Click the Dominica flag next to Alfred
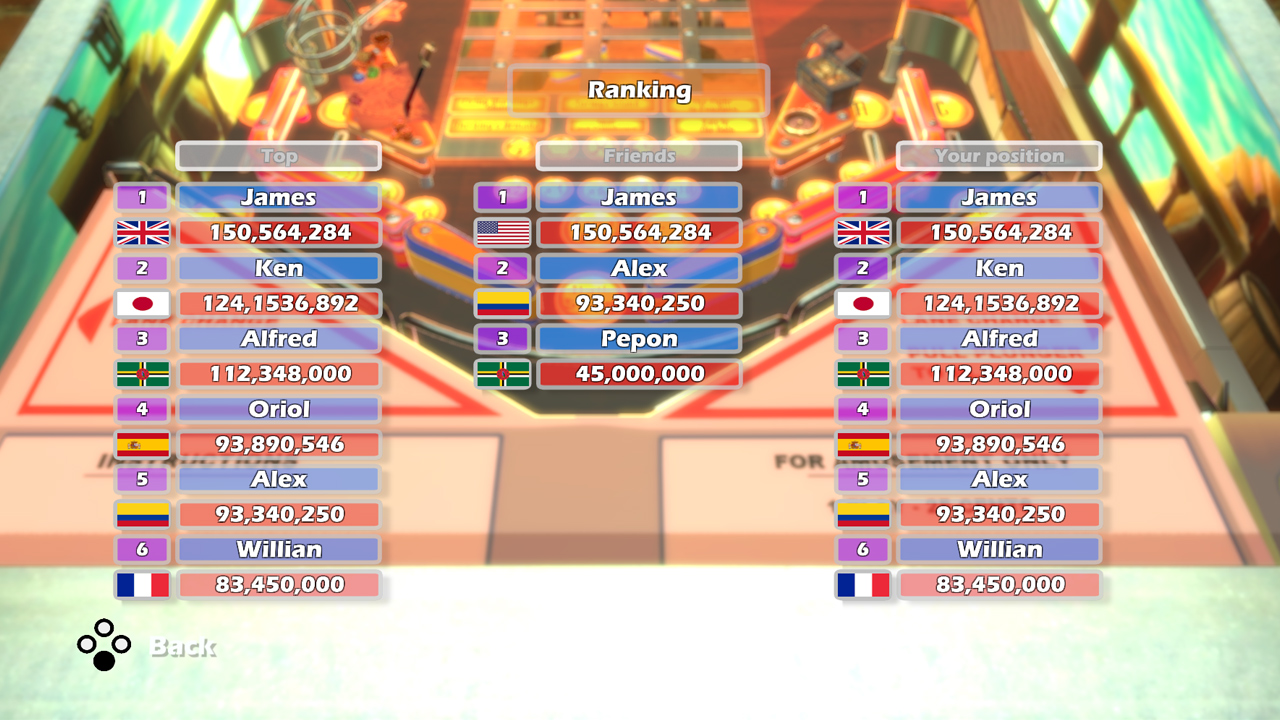This screenshot has width=1280, height=720. pos(142,373)
